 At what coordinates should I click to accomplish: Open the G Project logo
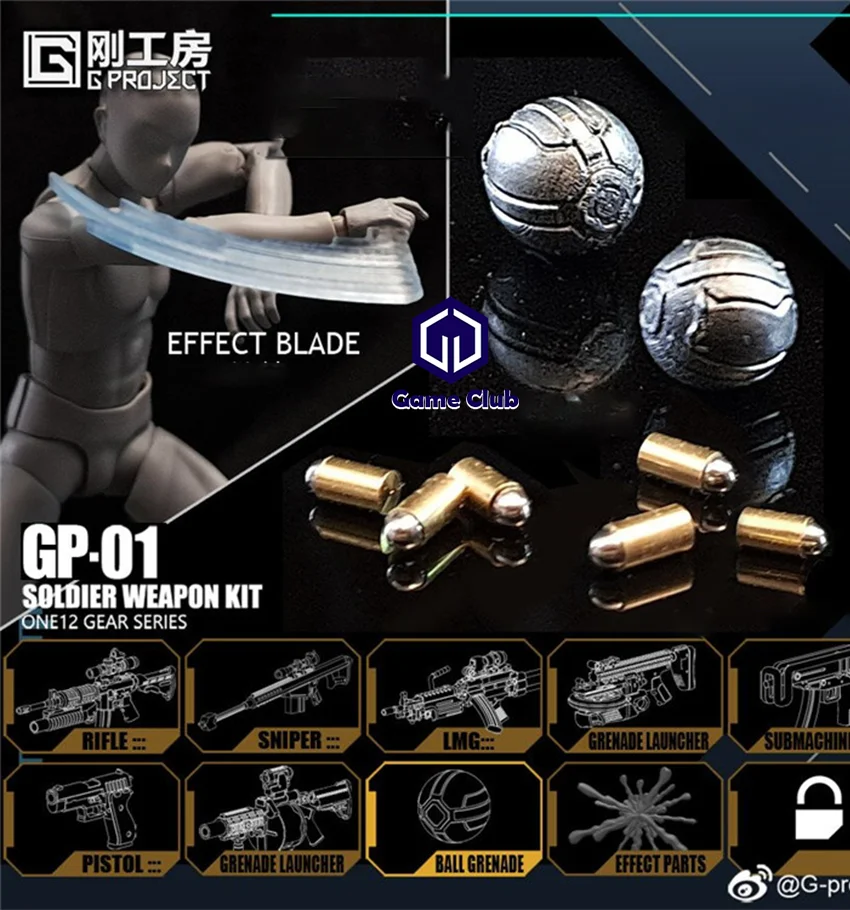[x=118, y=62]
